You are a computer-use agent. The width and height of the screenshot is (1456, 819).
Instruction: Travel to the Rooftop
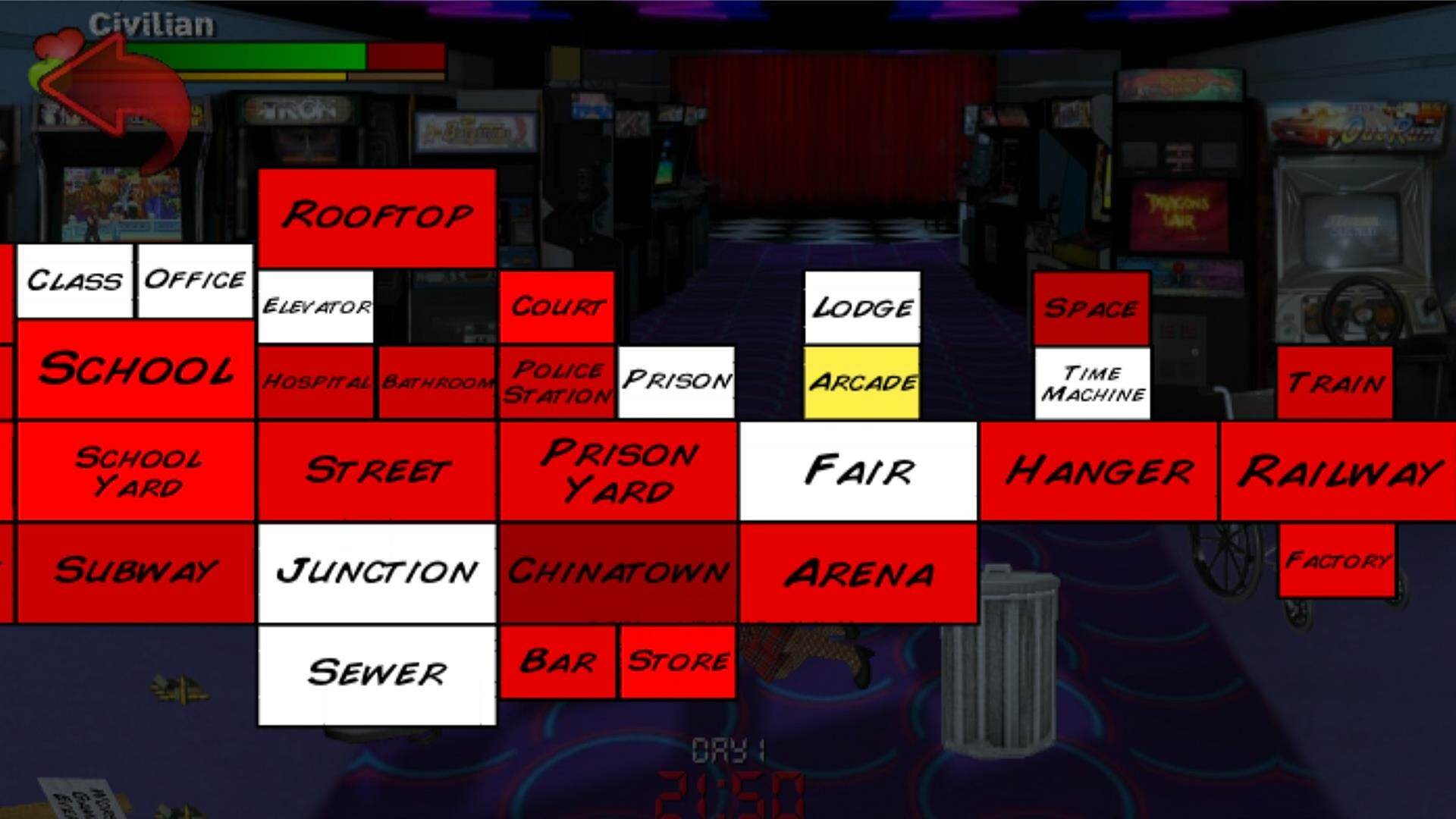377,218
